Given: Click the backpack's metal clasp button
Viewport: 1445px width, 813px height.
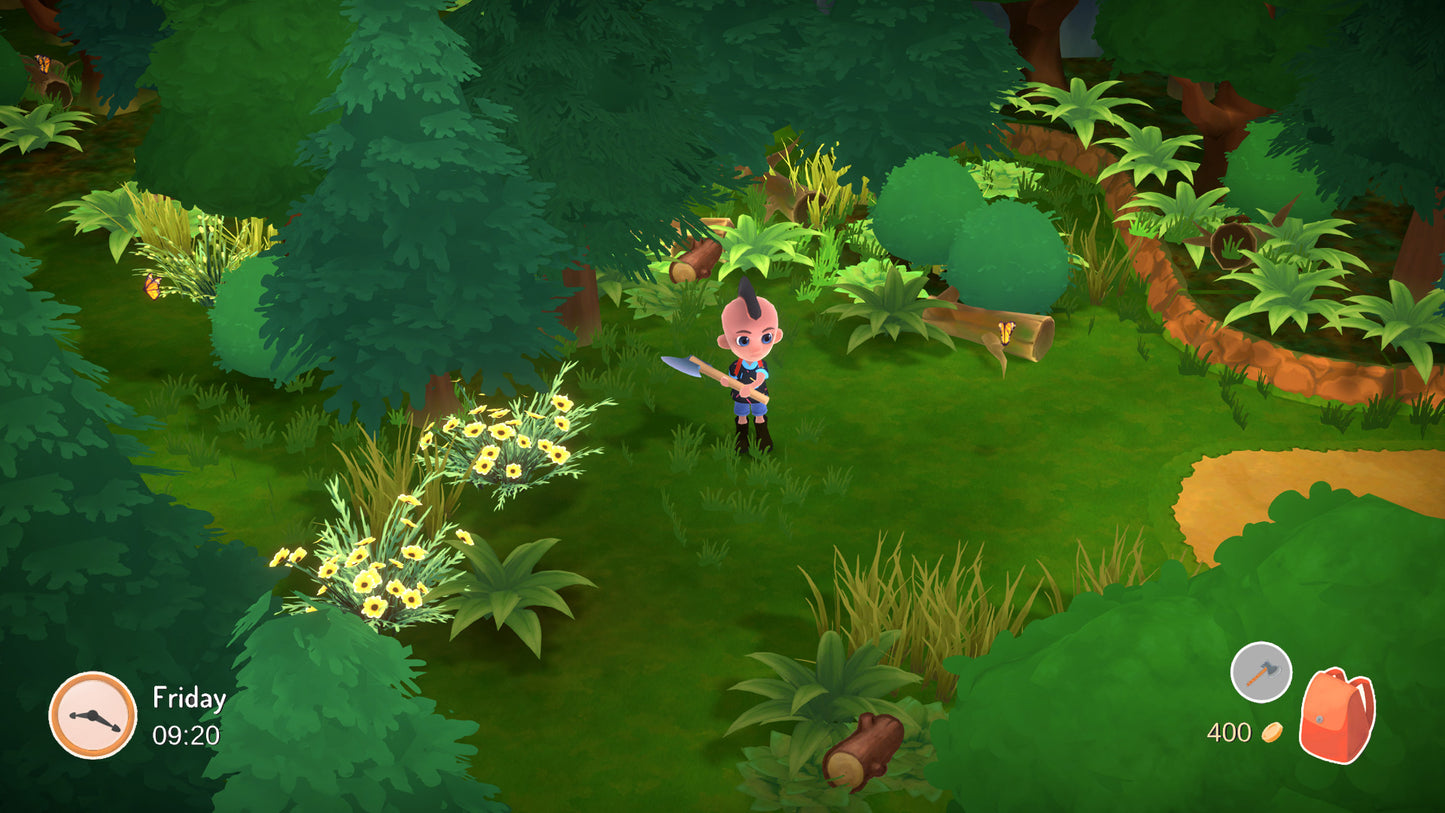Looking at the screenshot, I should point(1319,718).
